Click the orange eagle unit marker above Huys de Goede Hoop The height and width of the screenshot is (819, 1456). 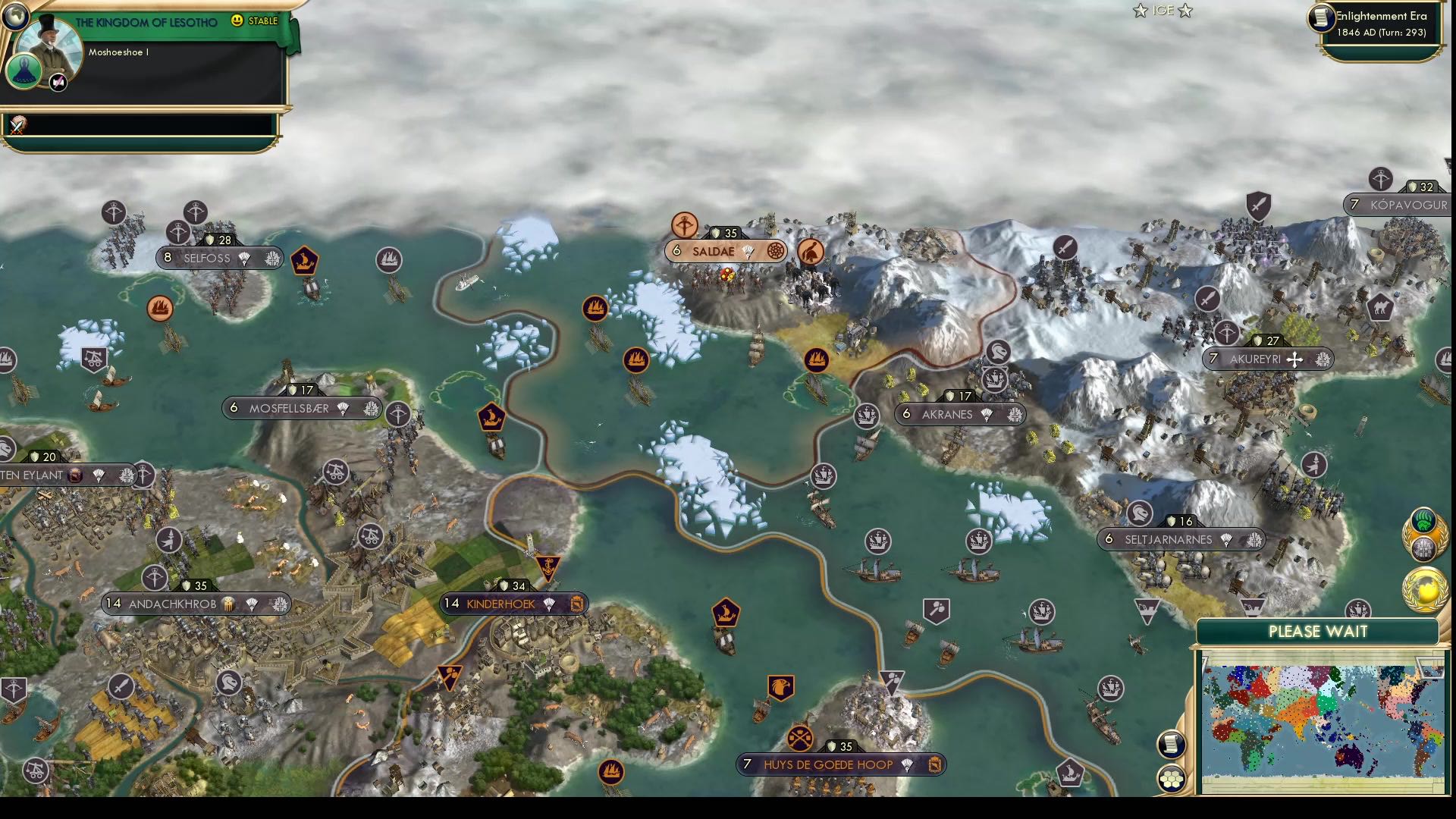783,686
